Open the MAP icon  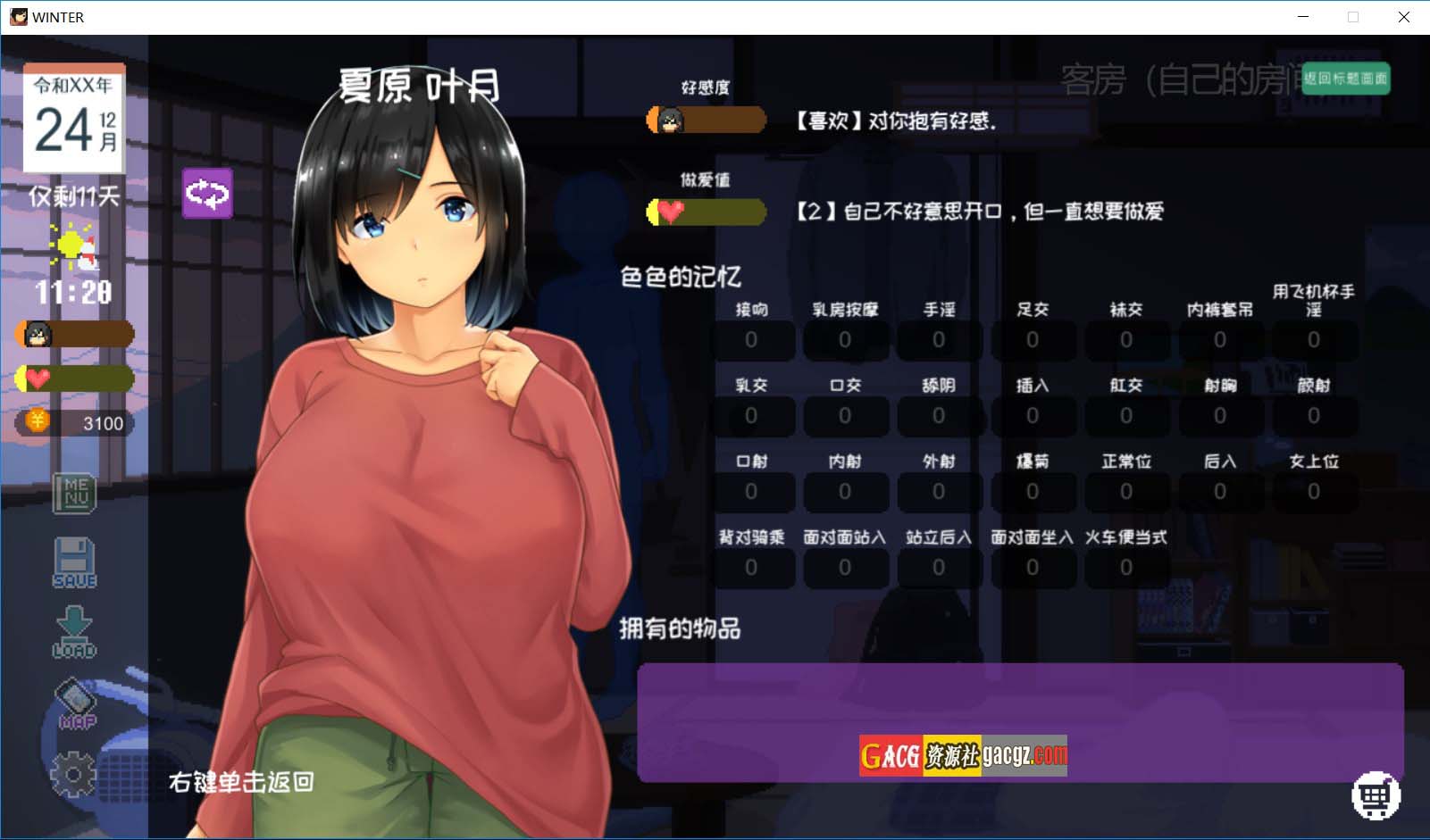tap(76, 703)
